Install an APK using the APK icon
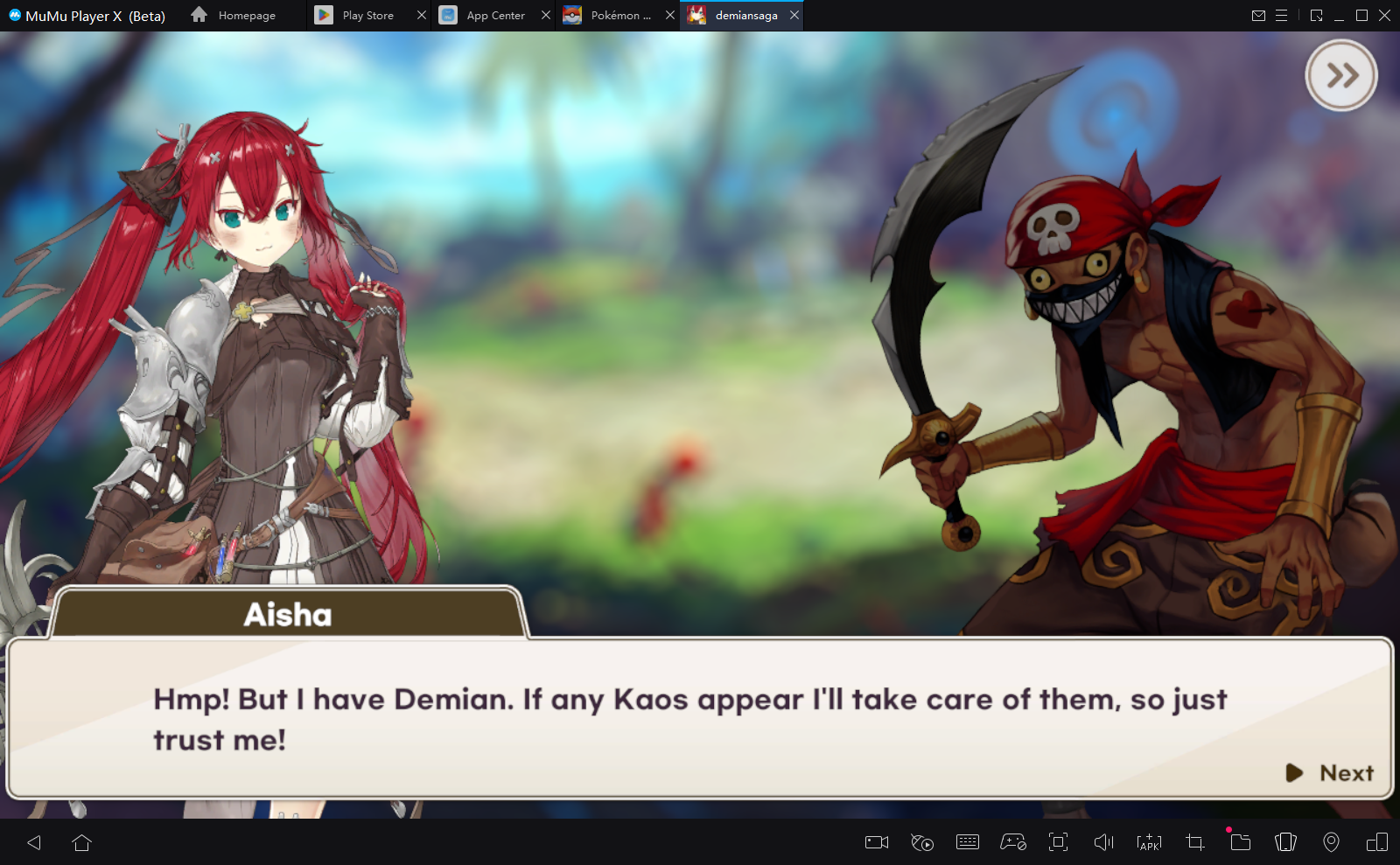 [x=1147, y=842]
